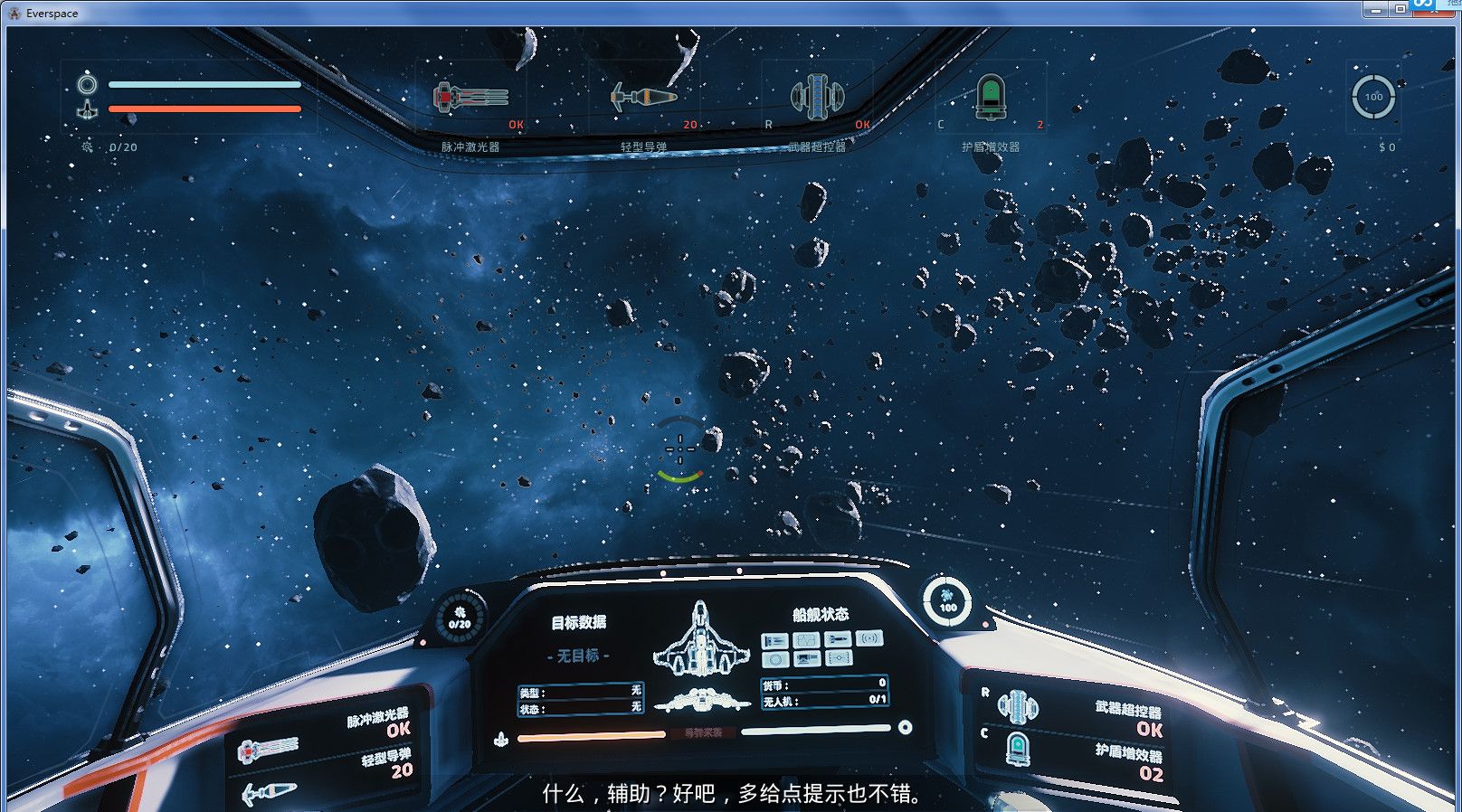1462x812 pixels.
Task: Click the shield booster icon on the cockpit dashboard
Action: pyautogui.click(x=1018, y=748)
